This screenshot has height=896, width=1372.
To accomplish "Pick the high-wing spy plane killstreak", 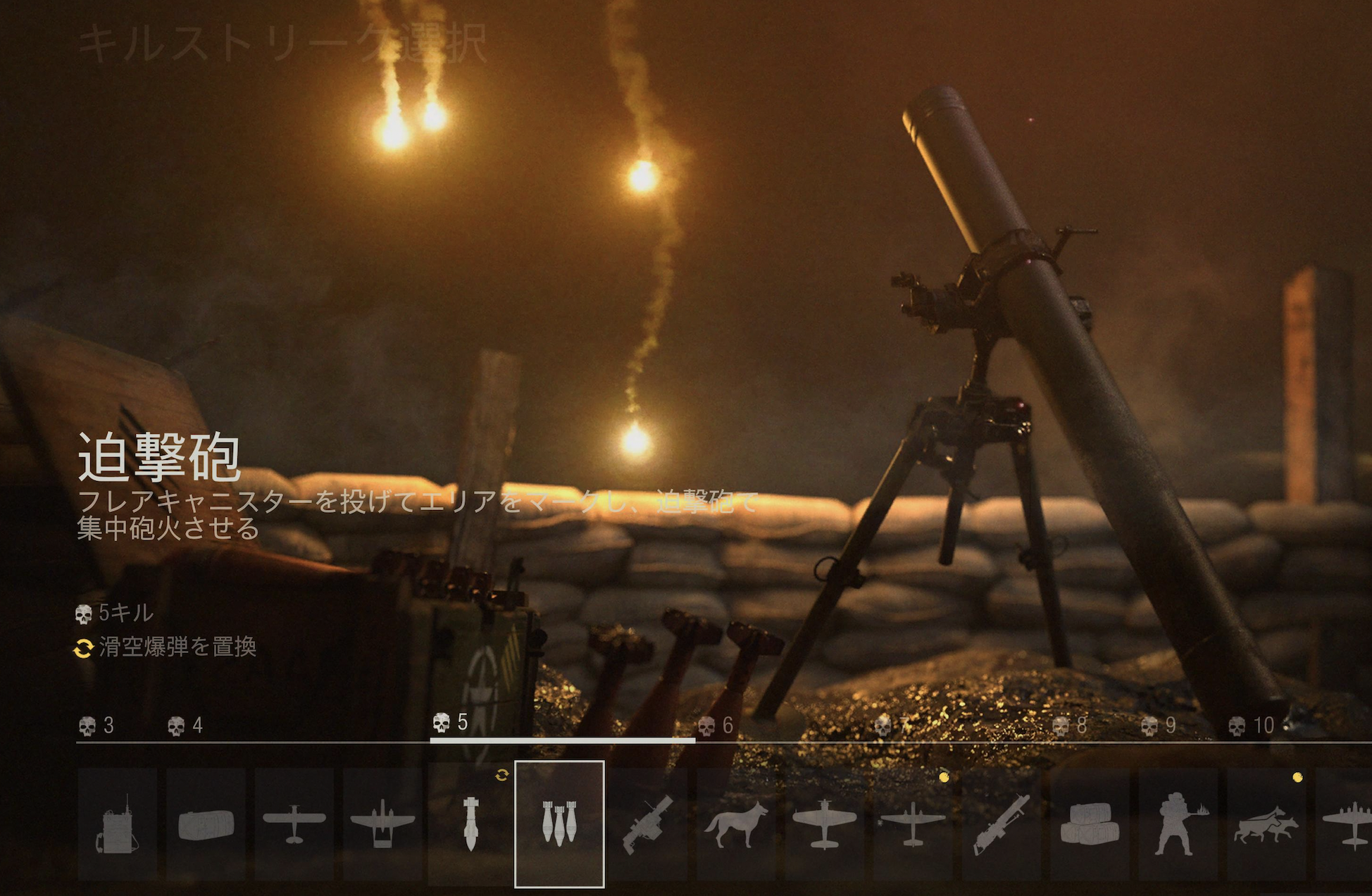I will [x=294, y=824].
